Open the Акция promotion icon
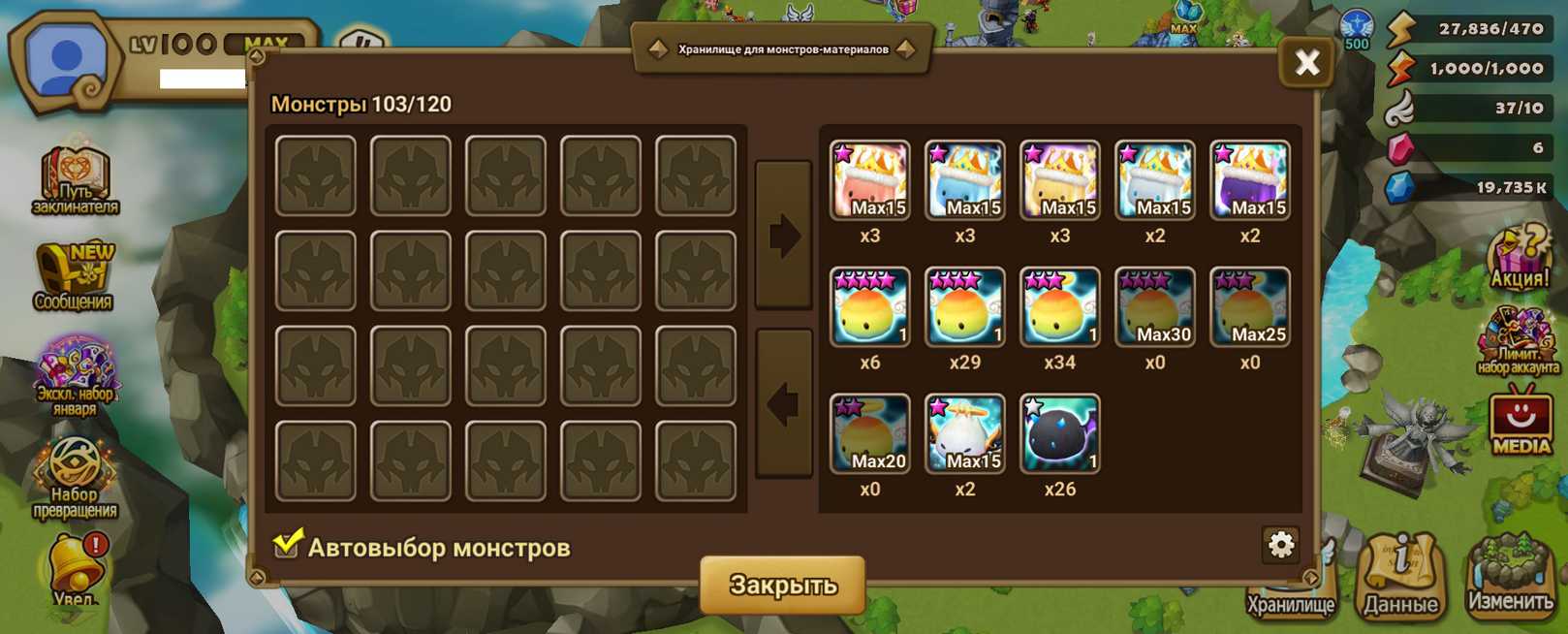 click(x=1519, y=257)
